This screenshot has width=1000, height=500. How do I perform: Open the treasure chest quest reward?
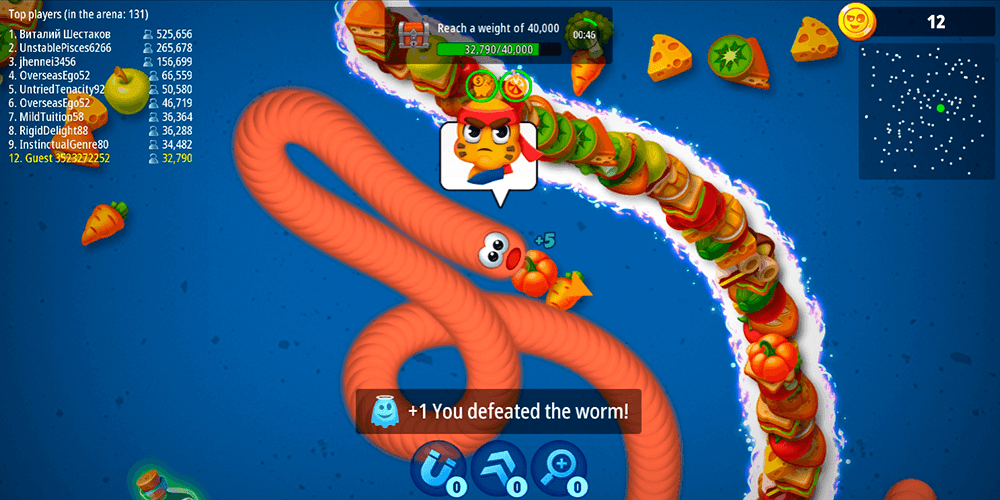(413, 36)
